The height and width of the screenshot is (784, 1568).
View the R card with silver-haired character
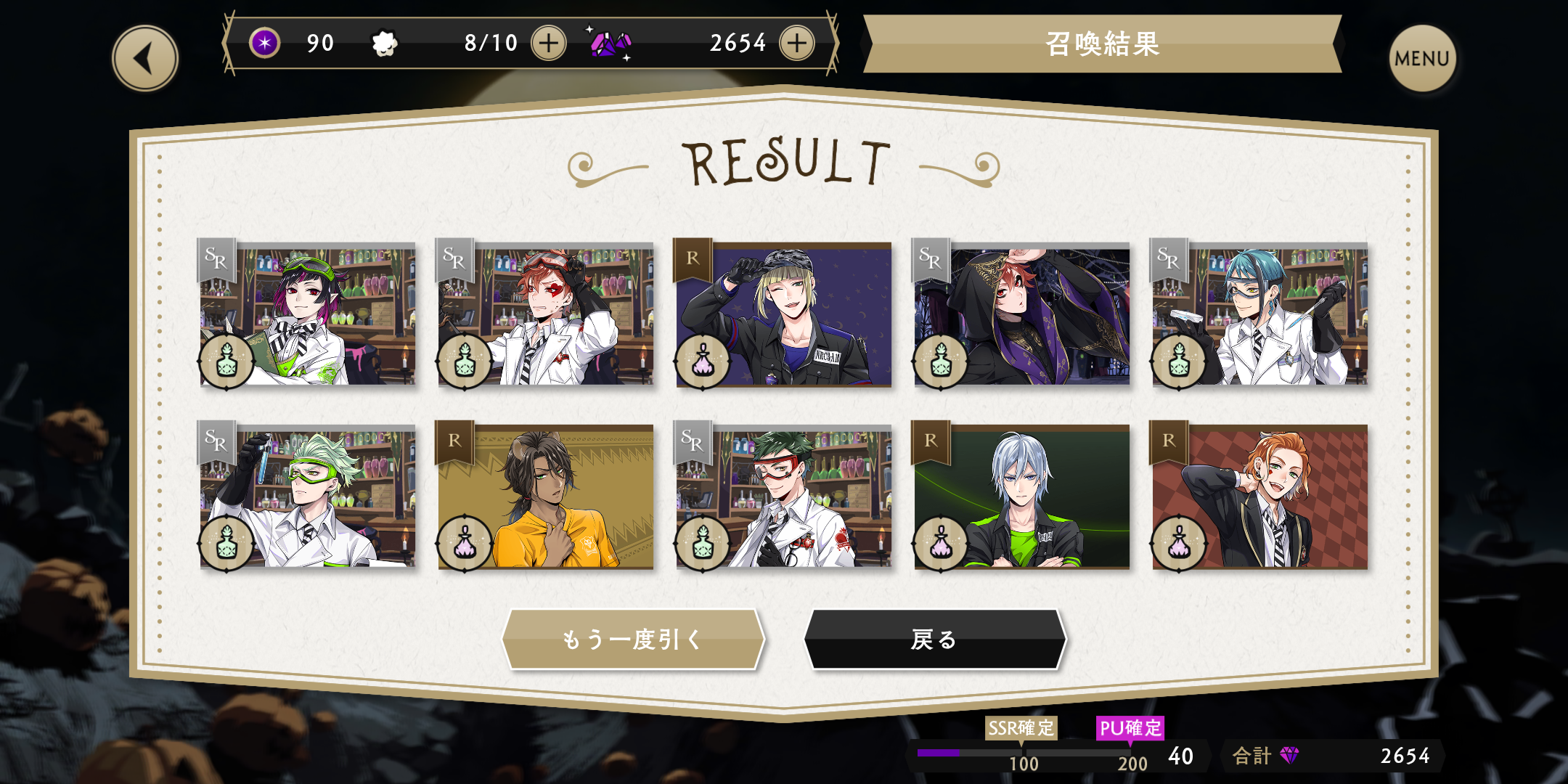click(1022, 496)
